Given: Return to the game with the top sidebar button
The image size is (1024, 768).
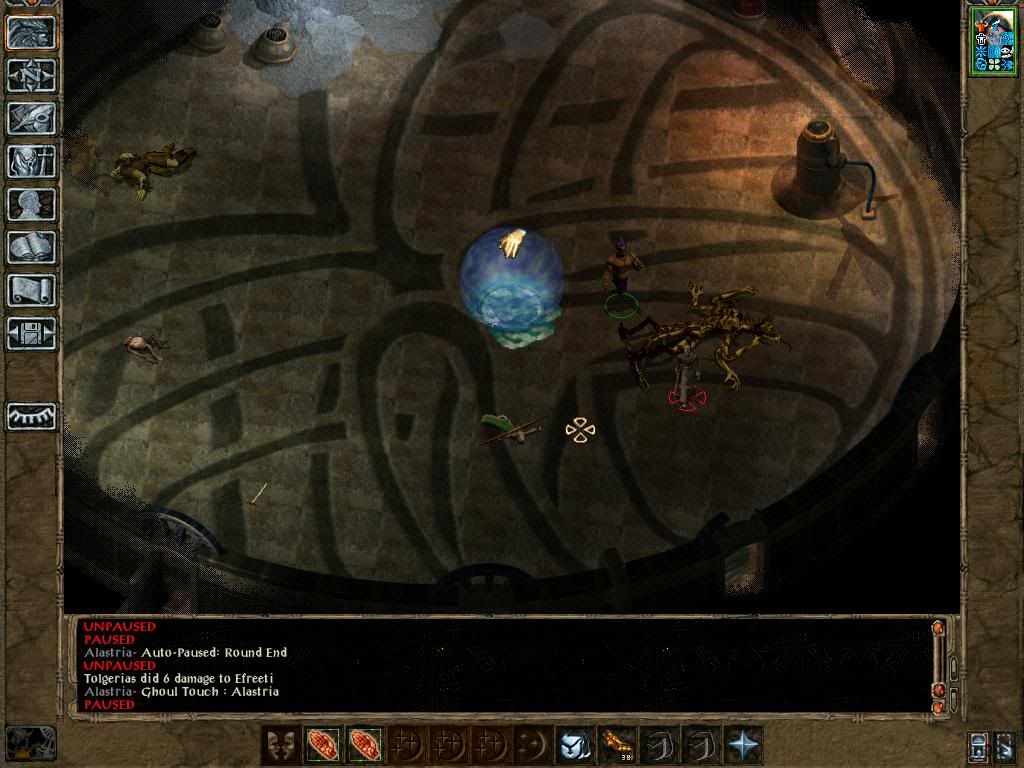Looking at the screenshot, I should tap(31, 32).
